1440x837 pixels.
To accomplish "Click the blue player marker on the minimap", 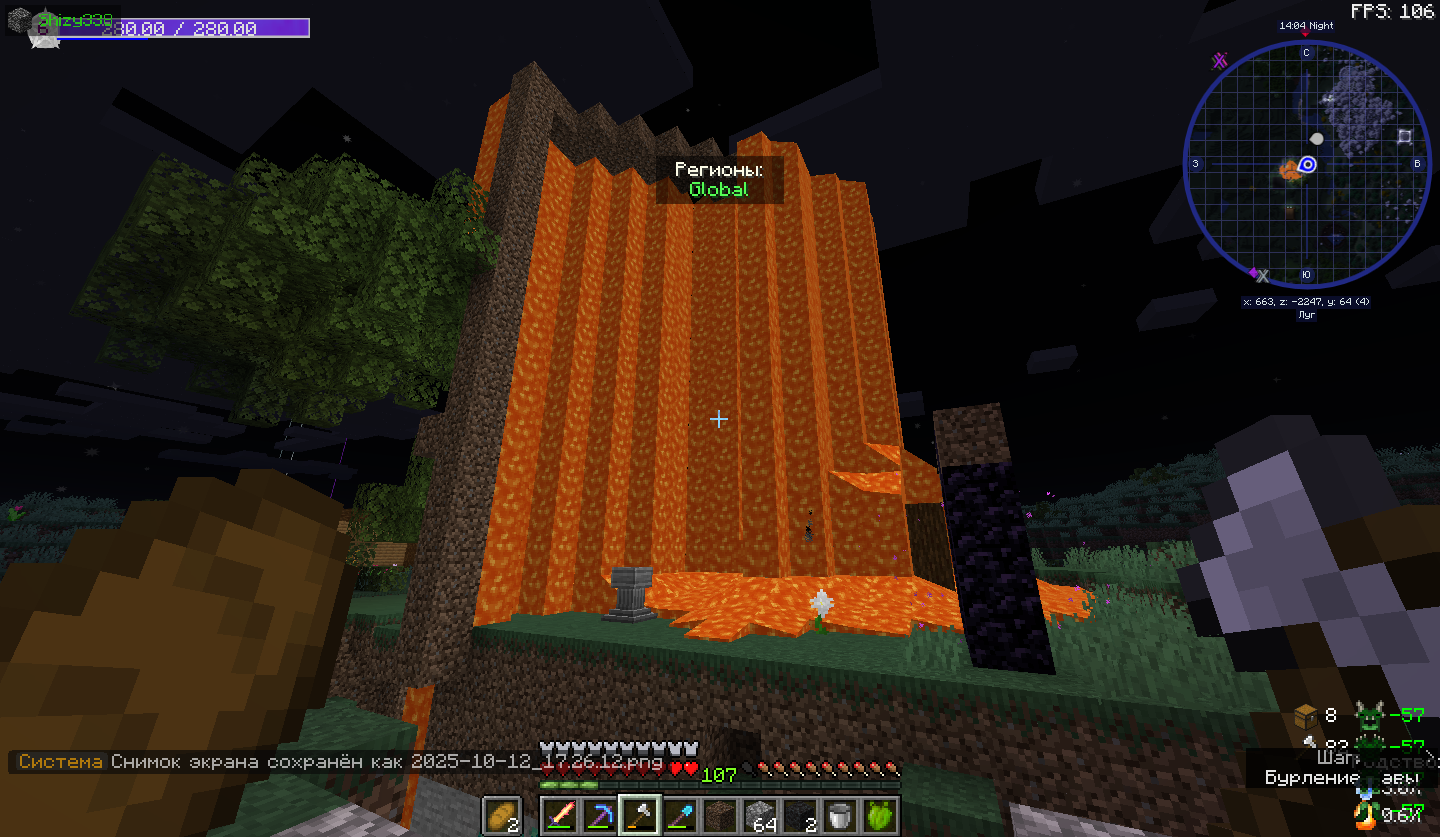I will [1307, 164].
